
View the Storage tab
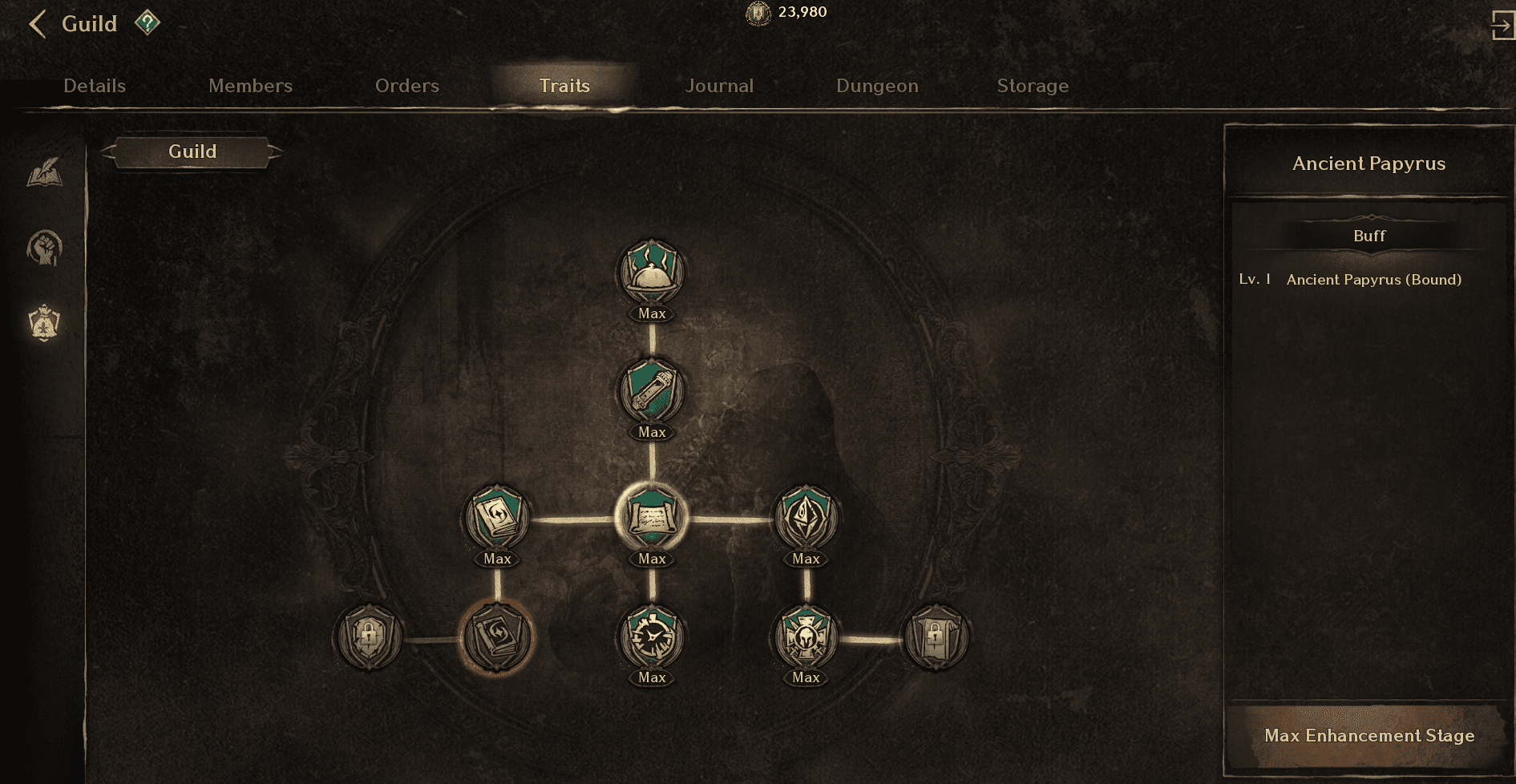pyautogui.click(x=1033, y=86)
